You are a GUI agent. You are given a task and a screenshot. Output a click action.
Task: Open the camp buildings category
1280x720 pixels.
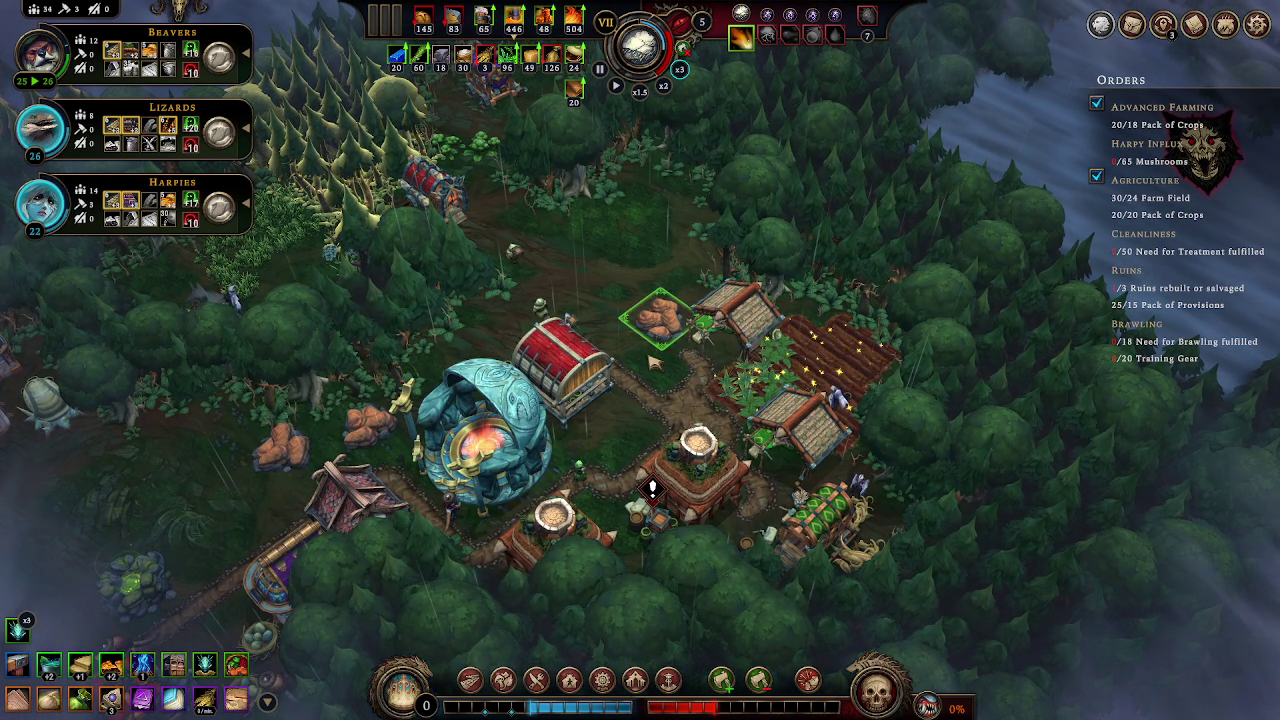point(503,681)
